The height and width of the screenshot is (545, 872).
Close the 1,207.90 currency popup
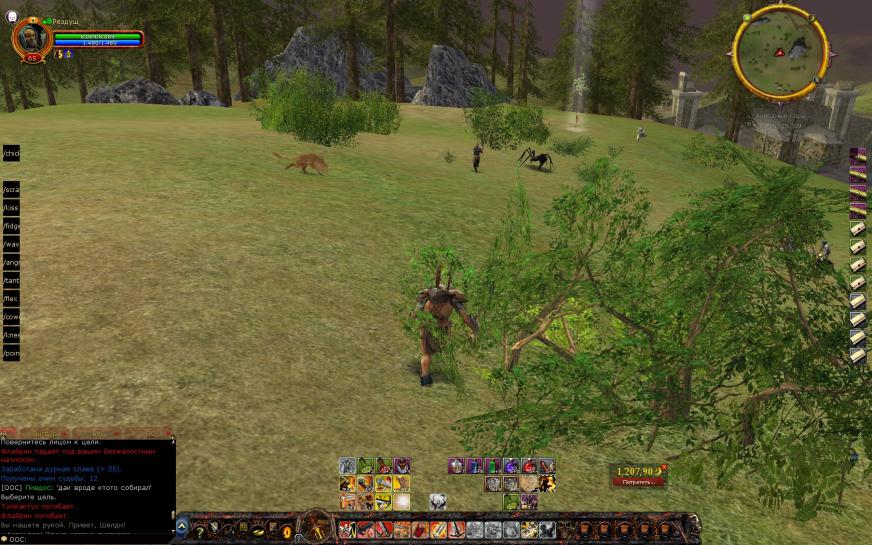coord(663,467)
